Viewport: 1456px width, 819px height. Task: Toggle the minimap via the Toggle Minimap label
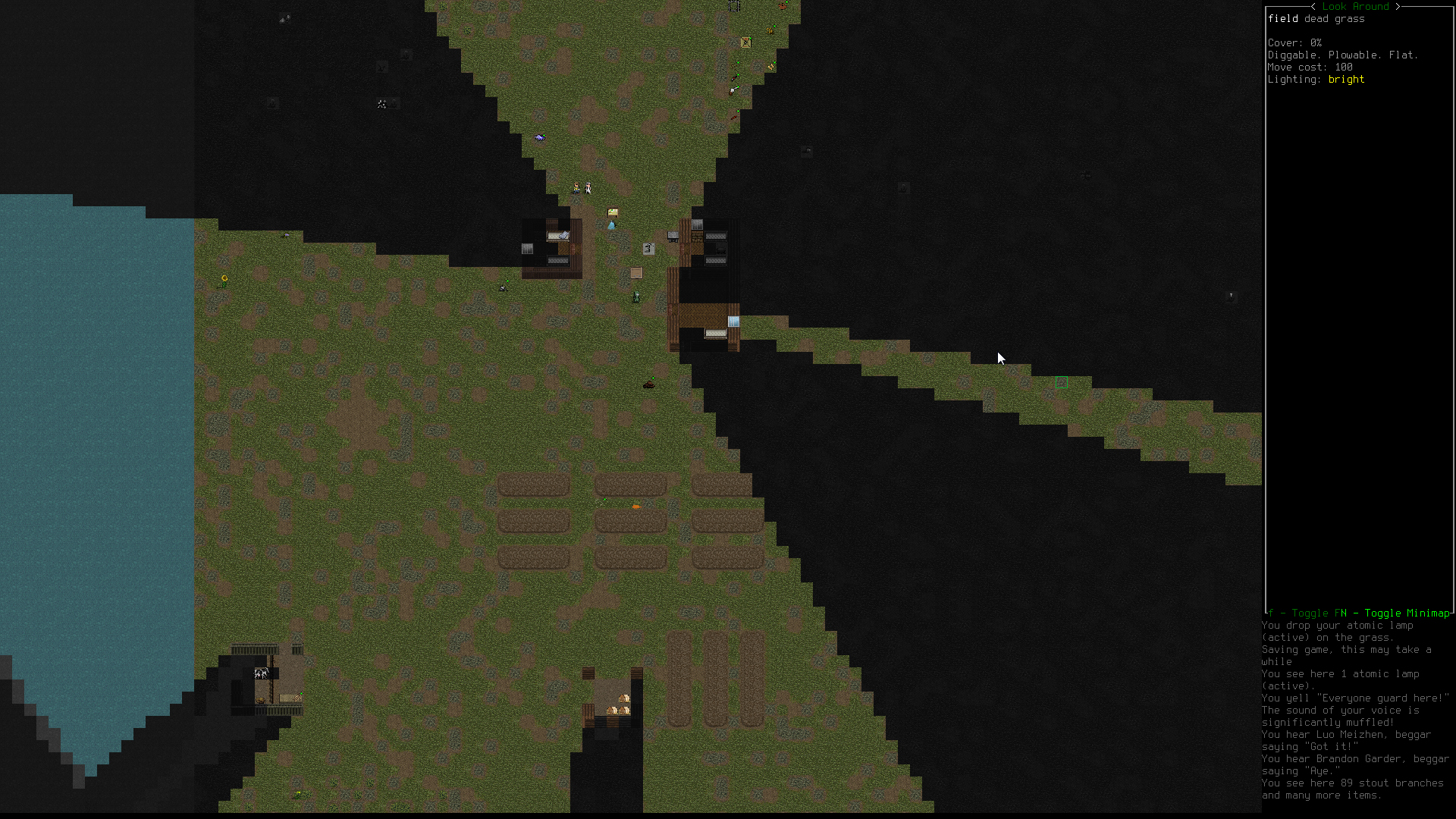[x=1406, y=613]
